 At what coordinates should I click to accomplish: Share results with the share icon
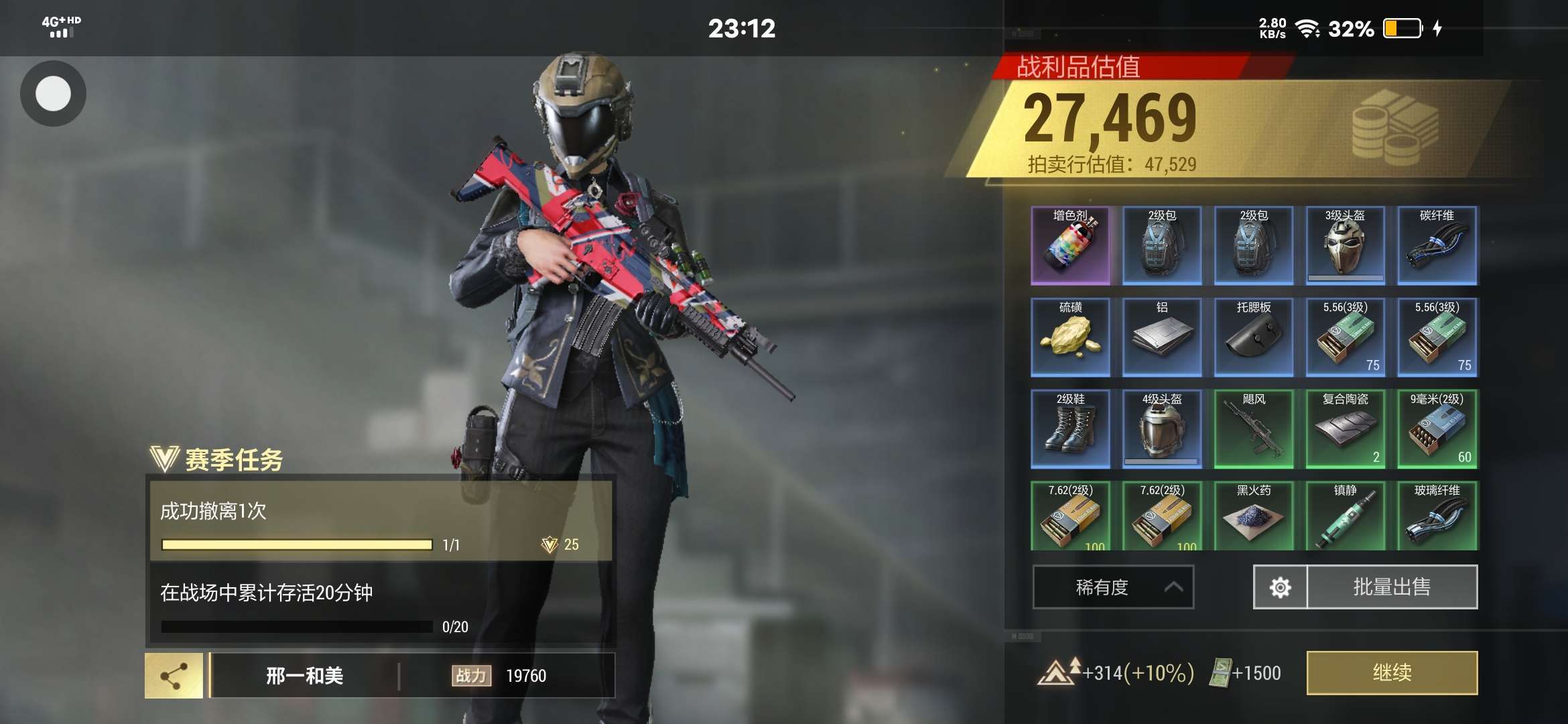coord(174,676)
